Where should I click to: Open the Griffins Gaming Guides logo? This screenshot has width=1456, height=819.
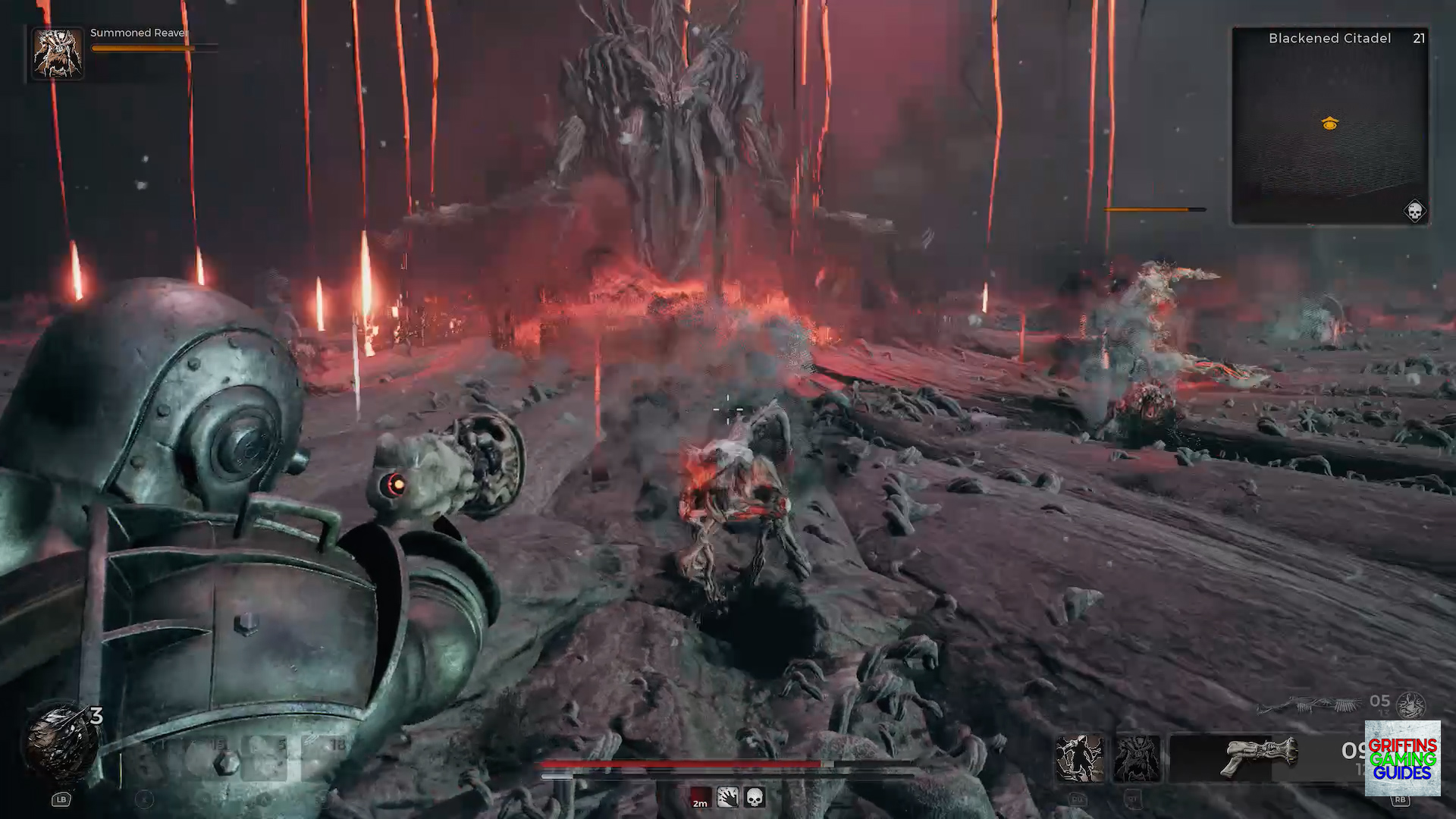[1404, 758]
